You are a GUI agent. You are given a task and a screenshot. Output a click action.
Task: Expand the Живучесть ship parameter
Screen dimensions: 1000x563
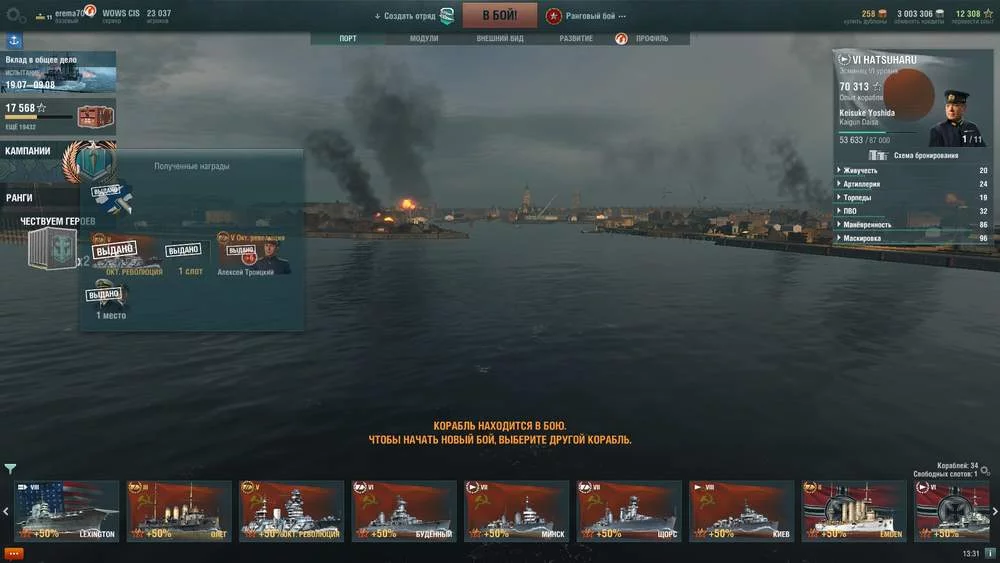click(x=910, y=171)
